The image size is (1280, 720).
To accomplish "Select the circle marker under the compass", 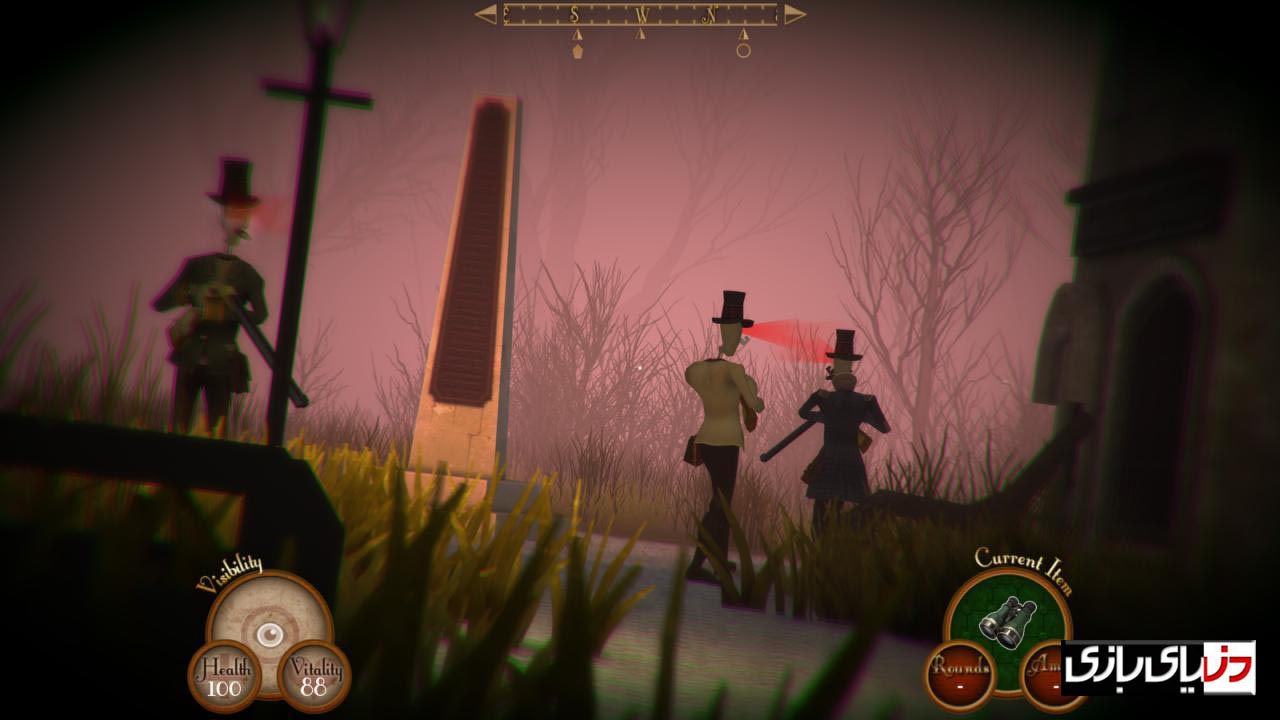I will click(743, 50).
